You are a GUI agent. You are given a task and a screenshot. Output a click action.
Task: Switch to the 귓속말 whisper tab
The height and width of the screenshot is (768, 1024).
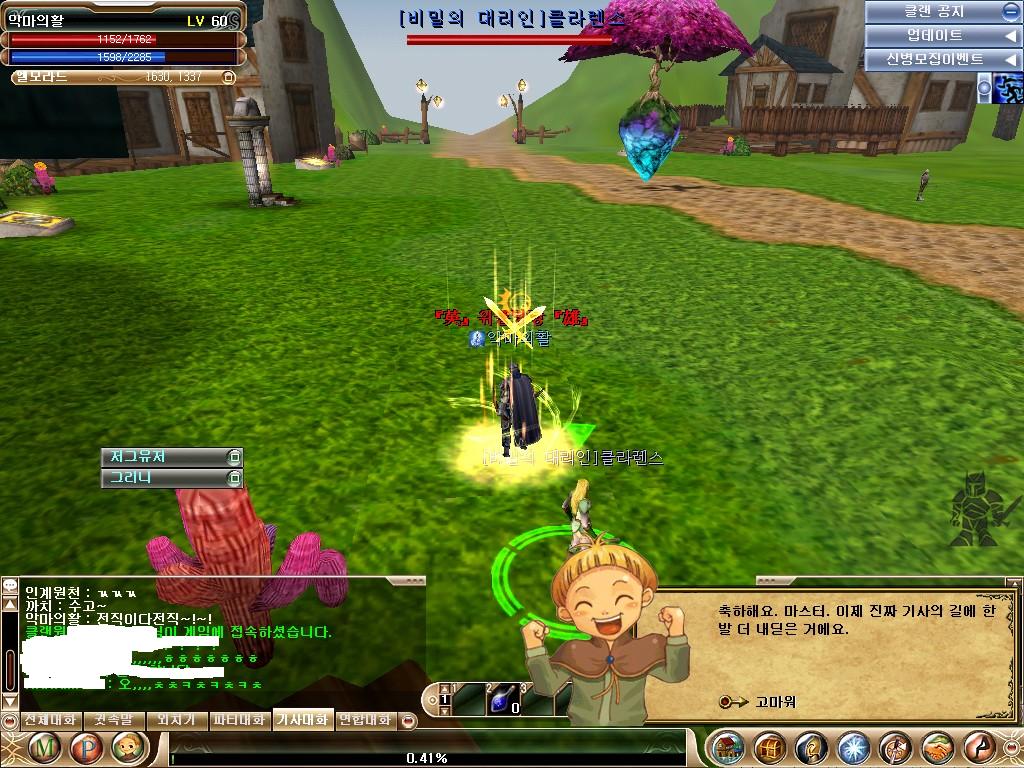[113, 720]
